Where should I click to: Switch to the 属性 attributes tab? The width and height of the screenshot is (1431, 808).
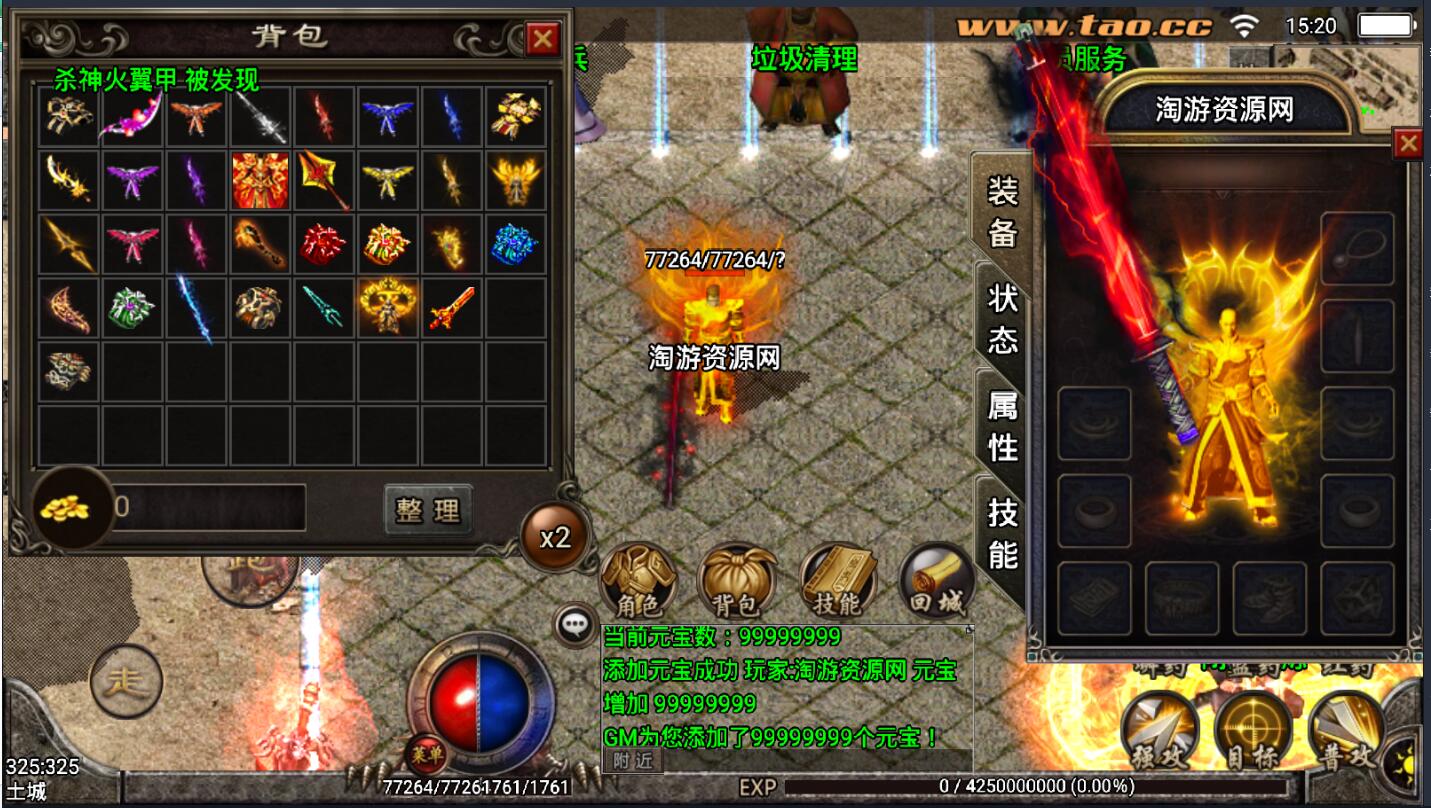pyautogui.click(x=1002, y=426)
